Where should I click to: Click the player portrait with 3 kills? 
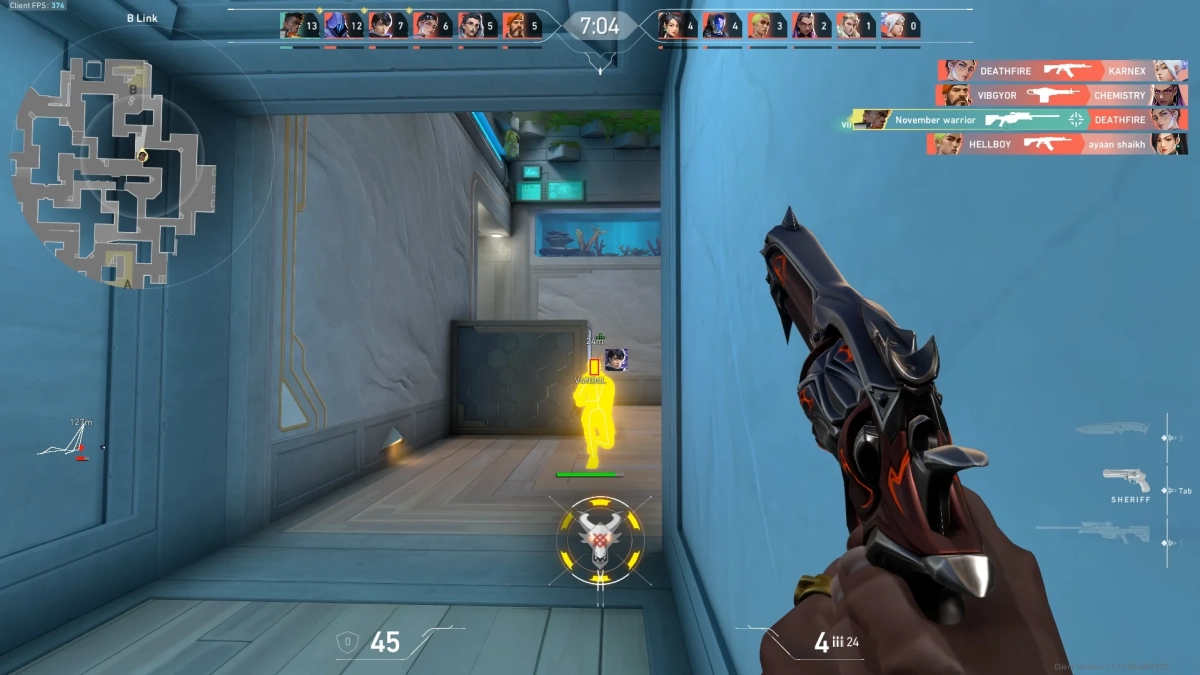pyautogui.click(x=759, y=25)
